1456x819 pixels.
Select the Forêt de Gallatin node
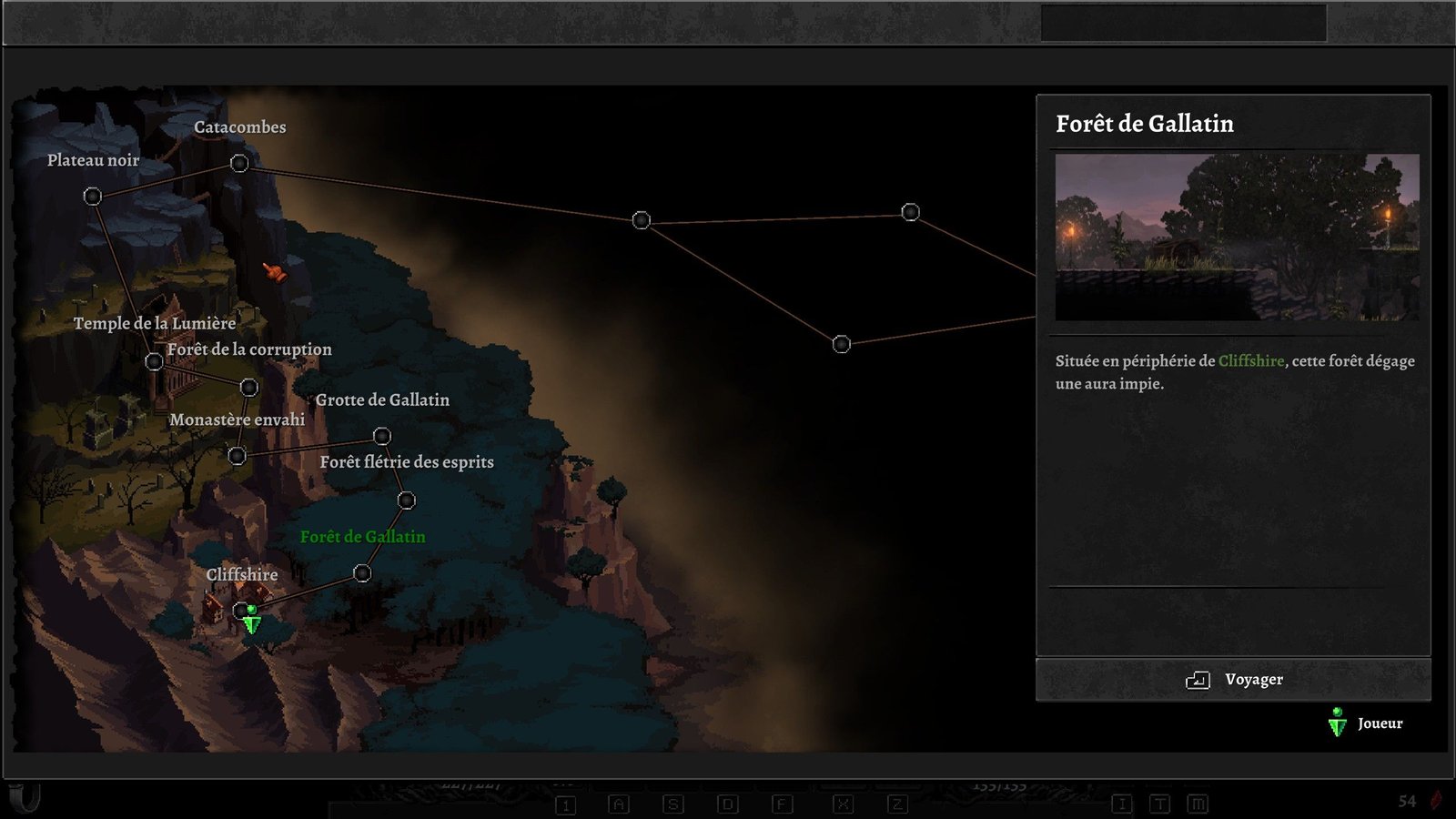point(362,573)
